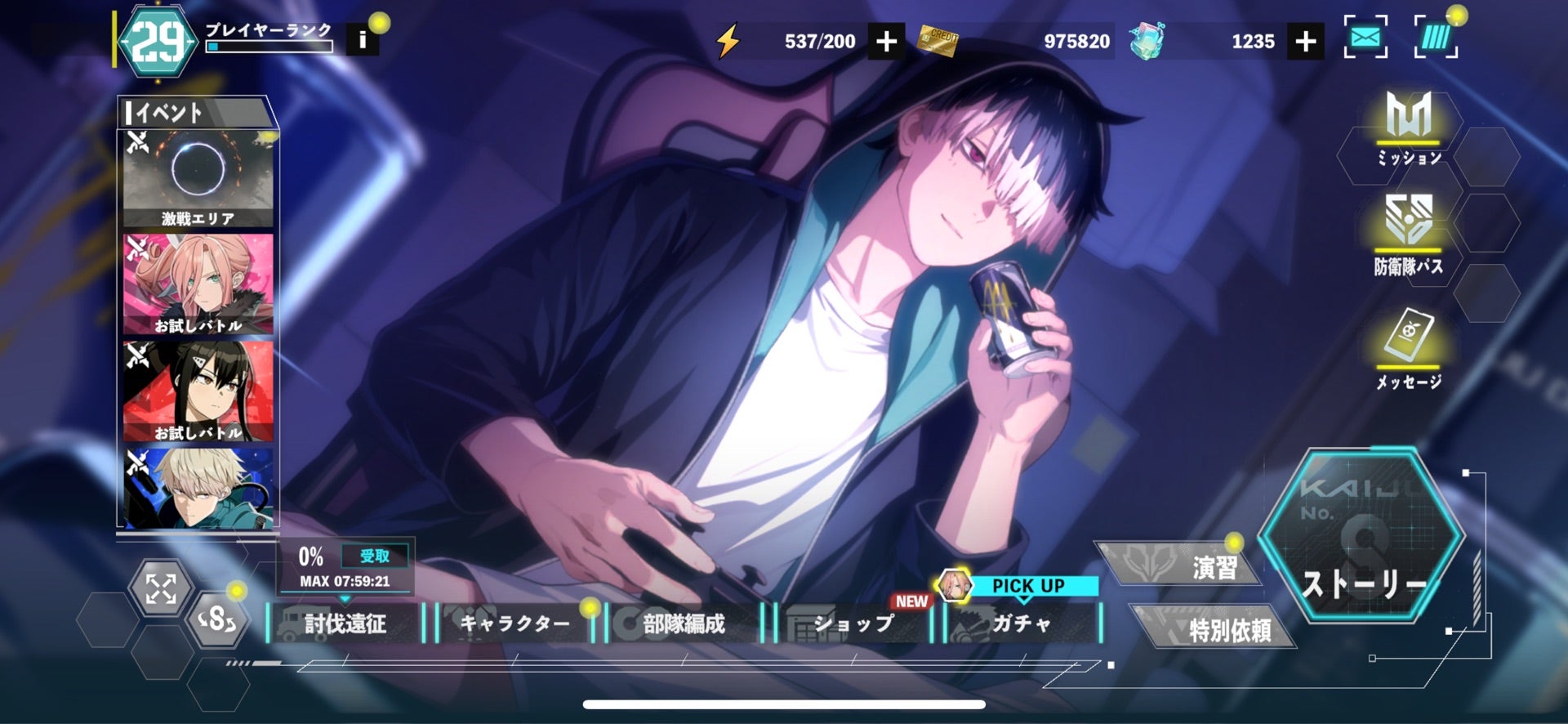The image size is (1568, 724).
Task: Open the ミッション missions icon
Action: click(1409, 127)
